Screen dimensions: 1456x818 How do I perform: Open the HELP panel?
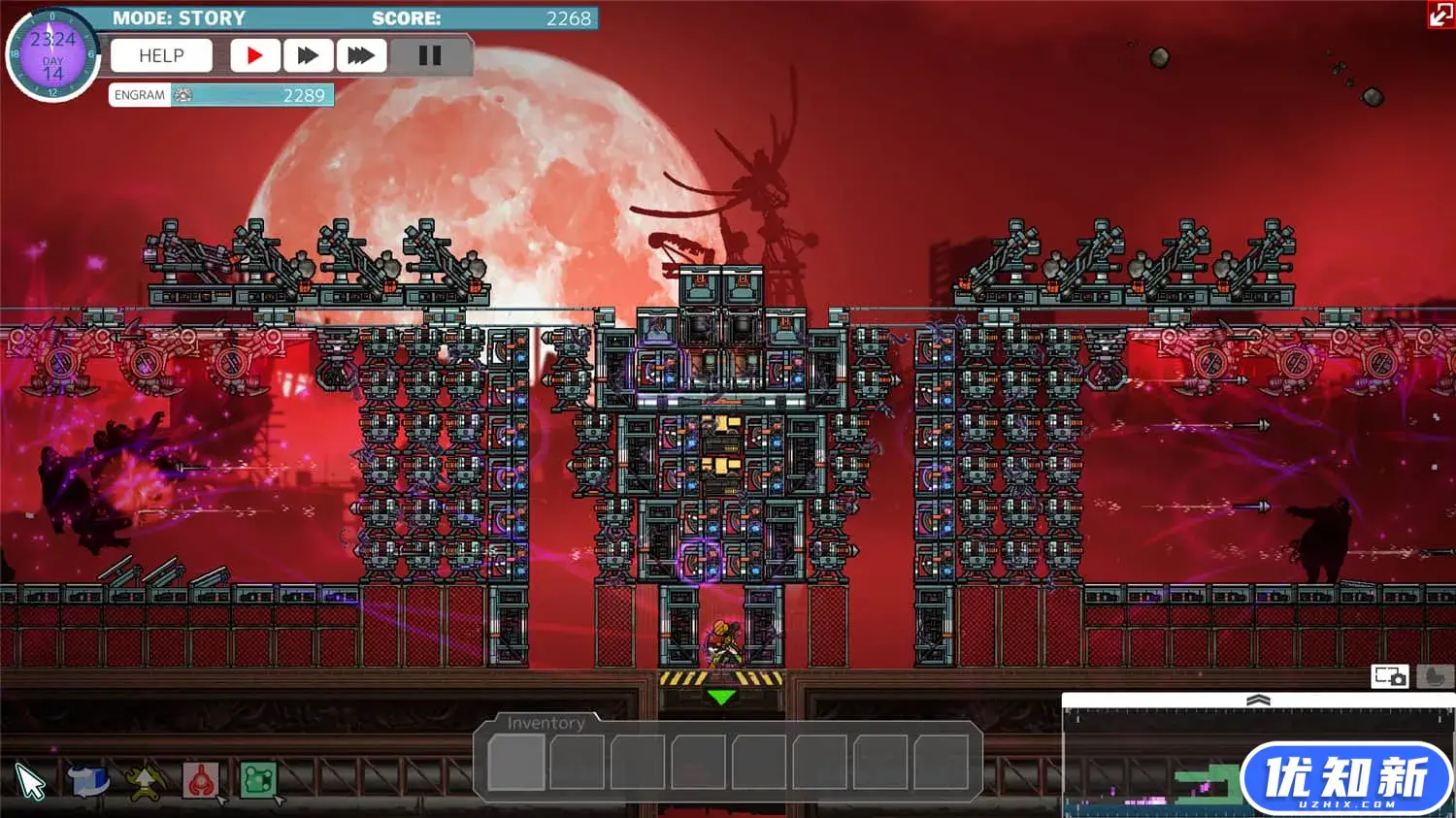coord(161,56)
